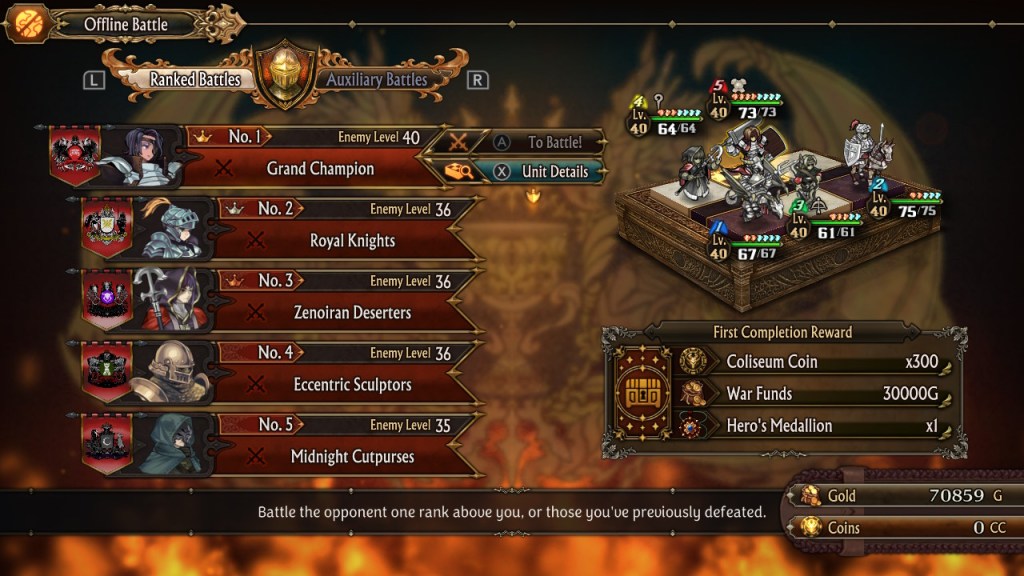Select the Grand Champion opponent
This screenshot has width=1024, height=576.
coord(320,169)
